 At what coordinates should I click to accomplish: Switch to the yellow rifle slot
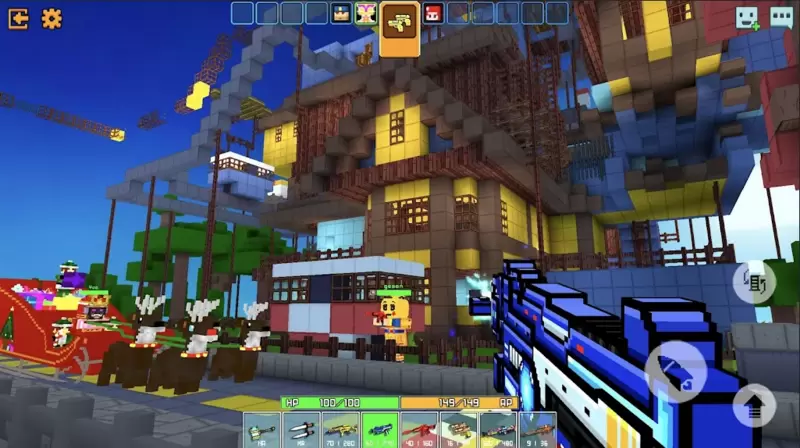pyautogui.click(x=339, y=428)
